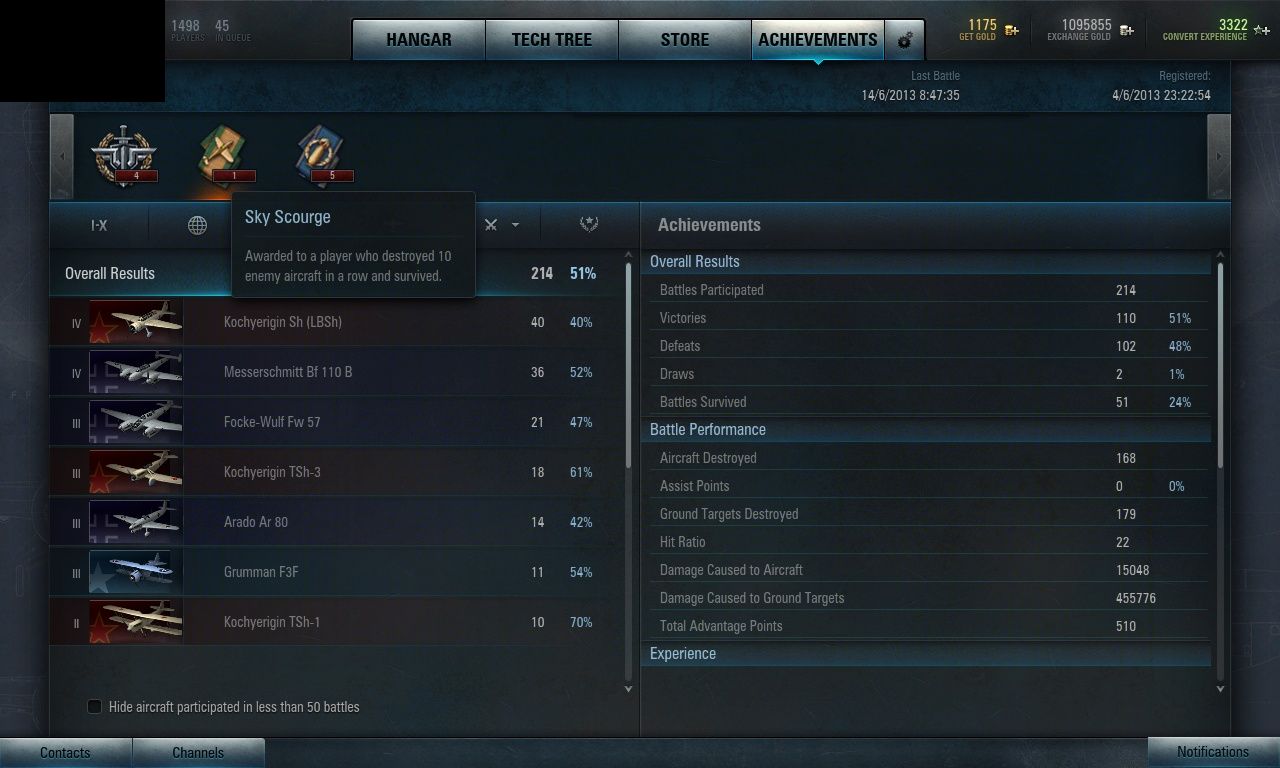Click the I-X tier filter
Screen dimensions: 1280x768
pos(99,225)
